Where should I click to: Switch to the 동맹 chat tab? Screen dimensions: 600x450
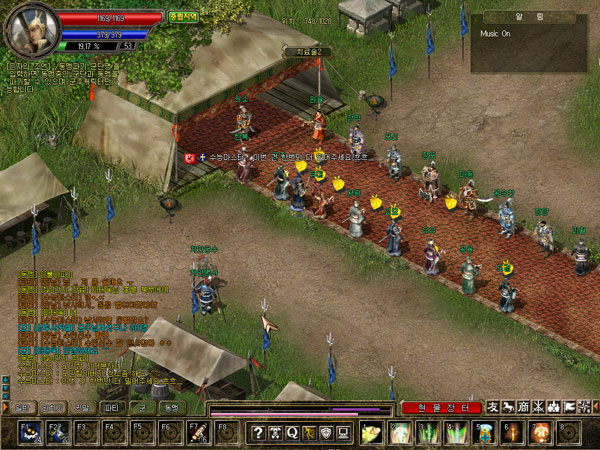(x=170, y=408)
